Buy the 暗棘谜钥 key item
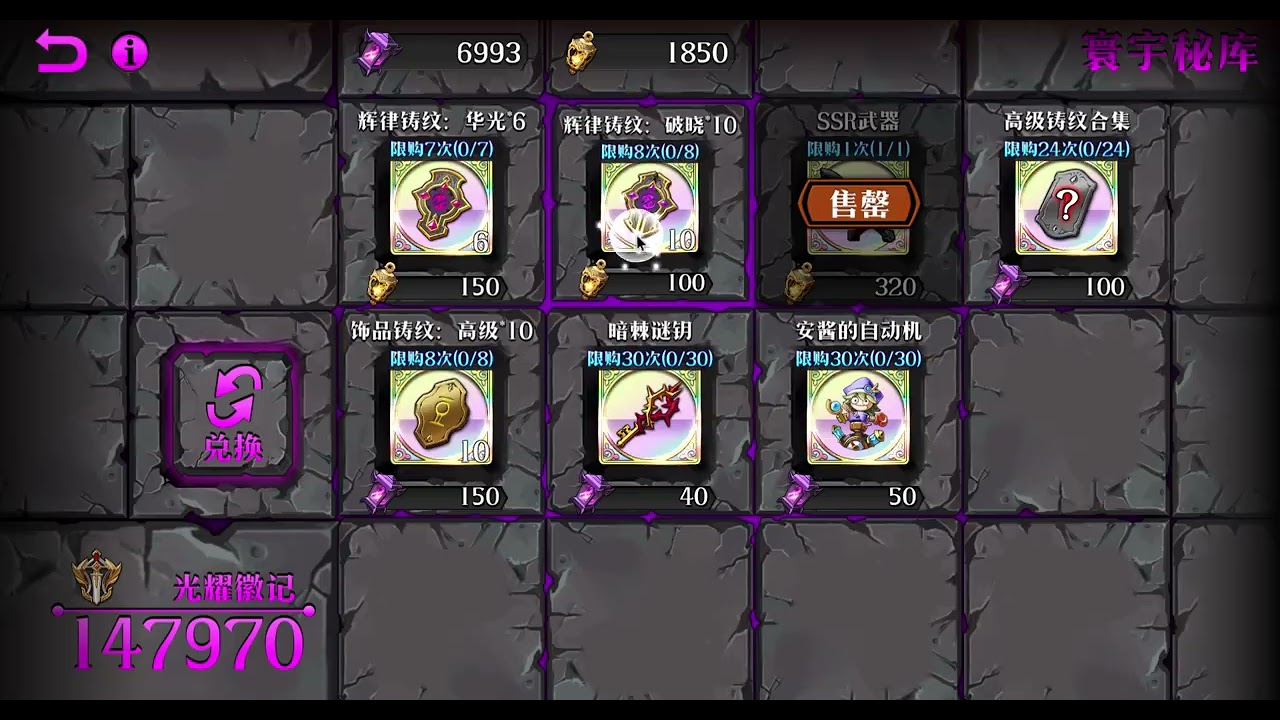Viewport: 1280px width, 720px height. coord(650,416)
